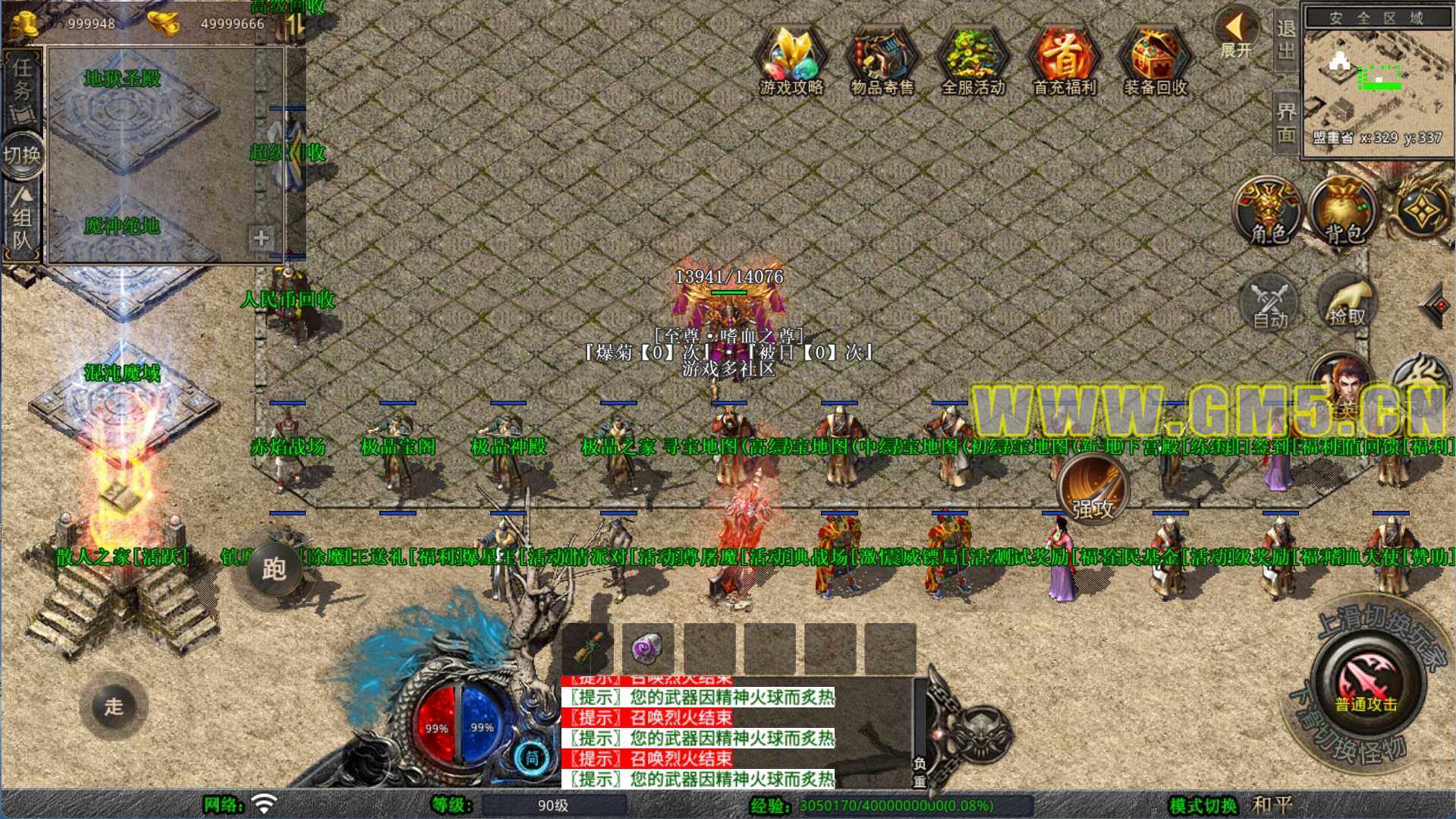Toggle the 自动 auto-combat button
1456x819 pixels.
pyautogui.click(x=1269, y=304)
